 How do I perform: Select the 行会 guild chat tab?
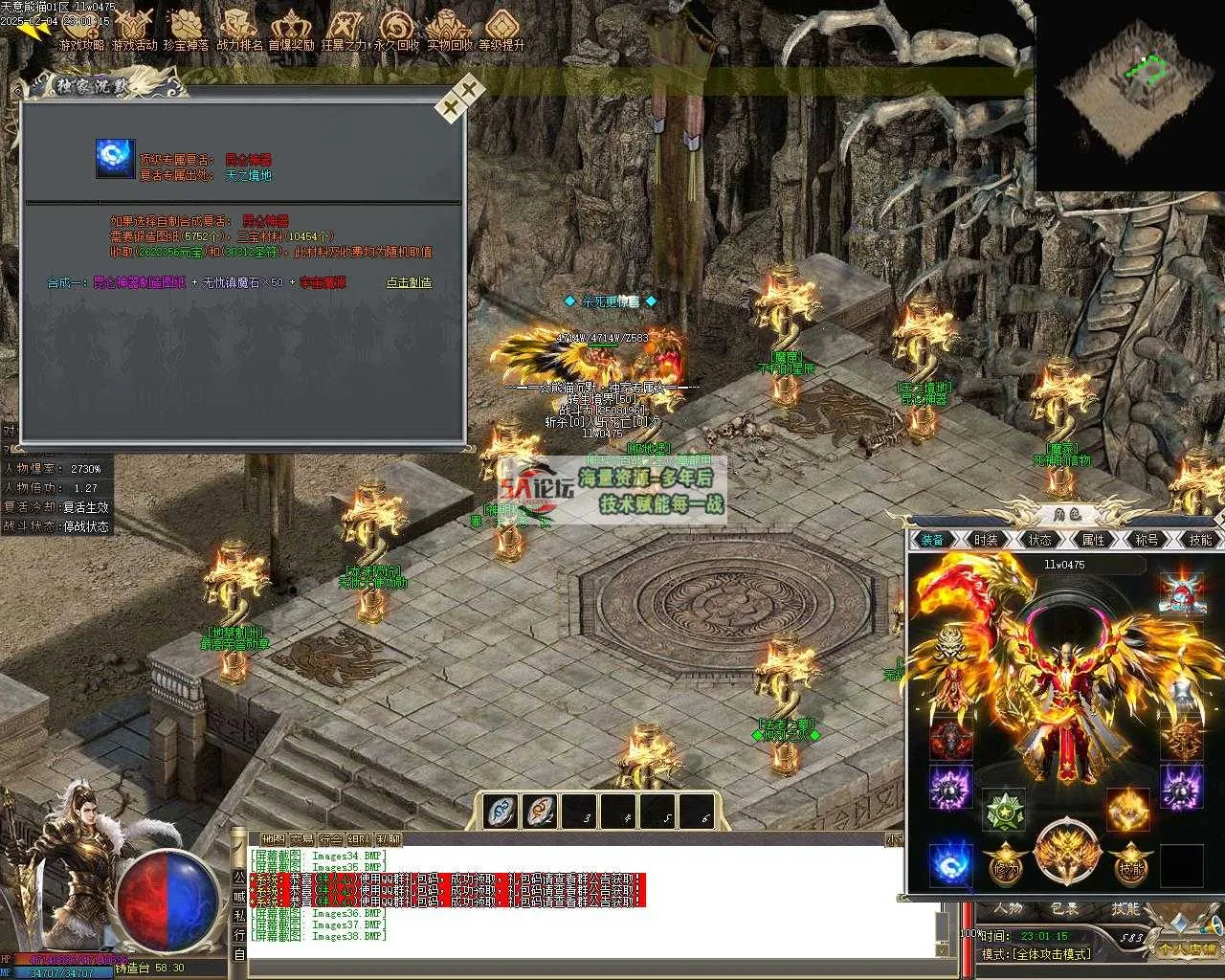click(x=331, y=840)
